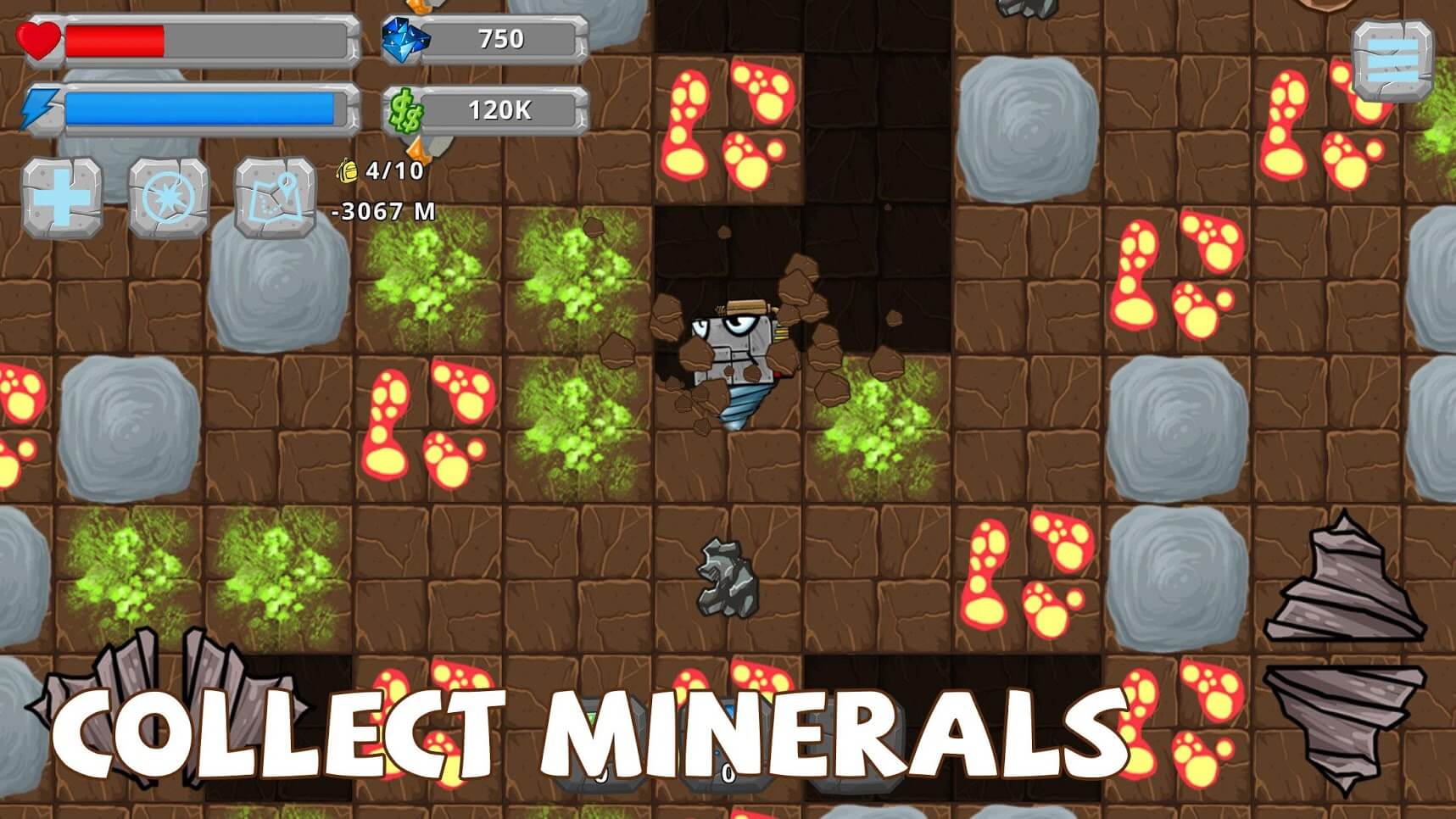
Task: Select the plus health refill button
Action: tap(62, 197)
